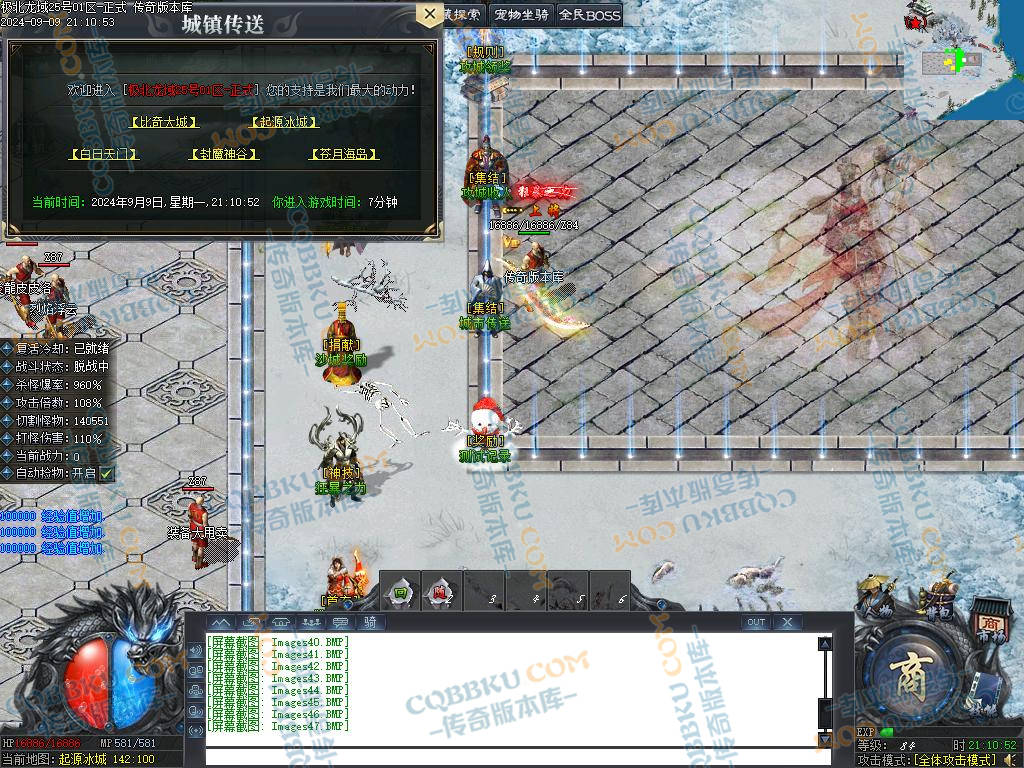Pick the 苍月海岛 teleport option
The height and width of the screenshot is (768, 1024).
coord(344,154)
